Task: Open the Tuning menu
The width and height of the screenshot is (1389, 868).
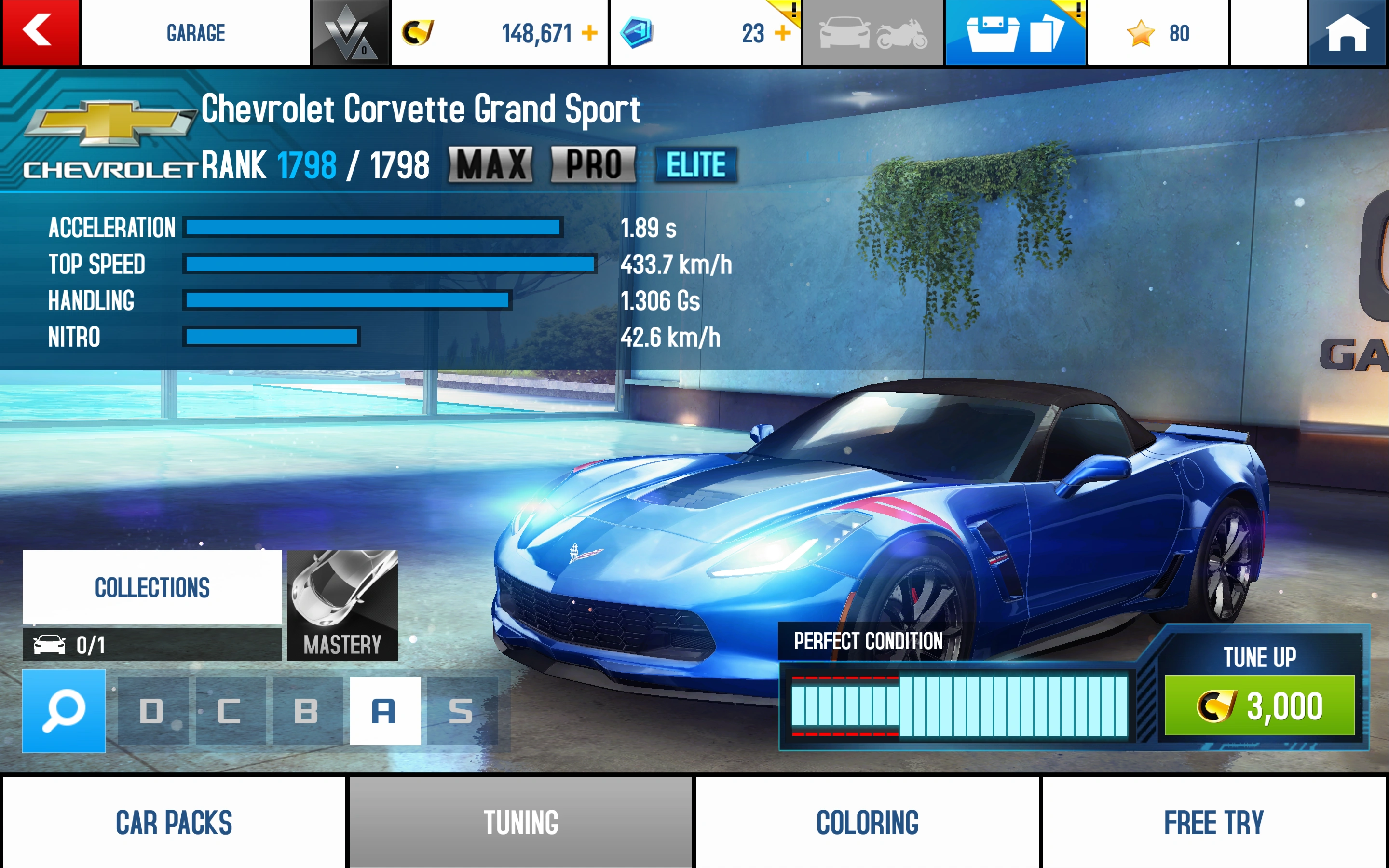Action: click(520, 822)
